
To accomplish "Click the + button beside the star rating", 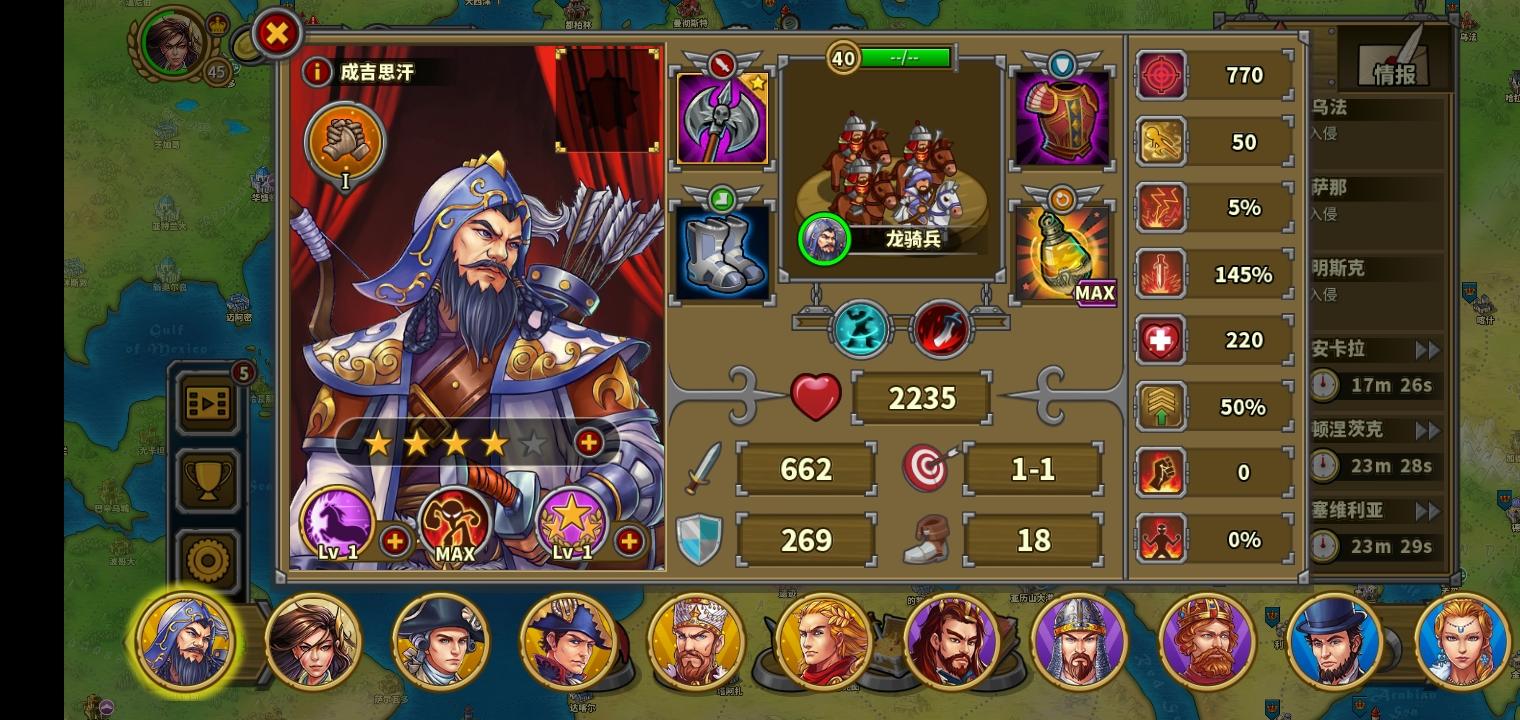I will (x=589, y=441).
